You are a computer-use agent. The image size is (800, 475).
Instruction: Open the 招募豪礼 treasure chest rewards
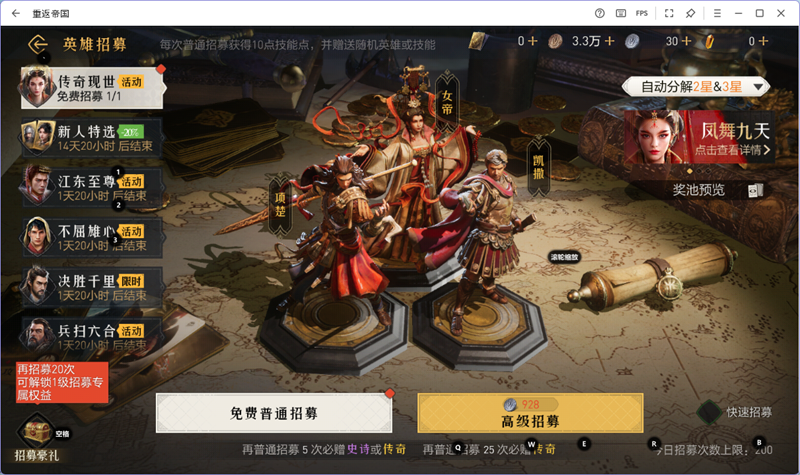38,440
